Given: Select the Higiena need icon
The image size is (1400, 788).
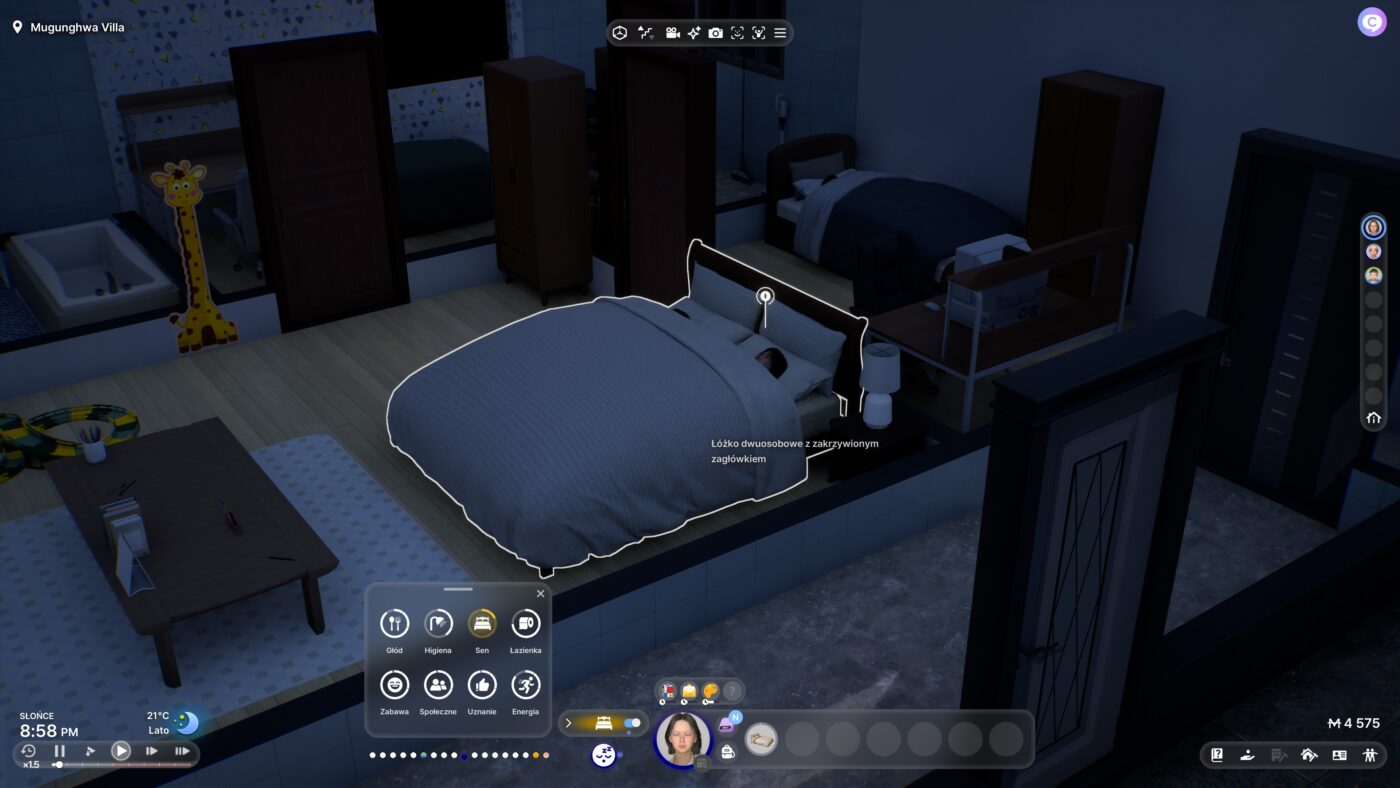Looking at the screenshot, I should click(438, 624).
